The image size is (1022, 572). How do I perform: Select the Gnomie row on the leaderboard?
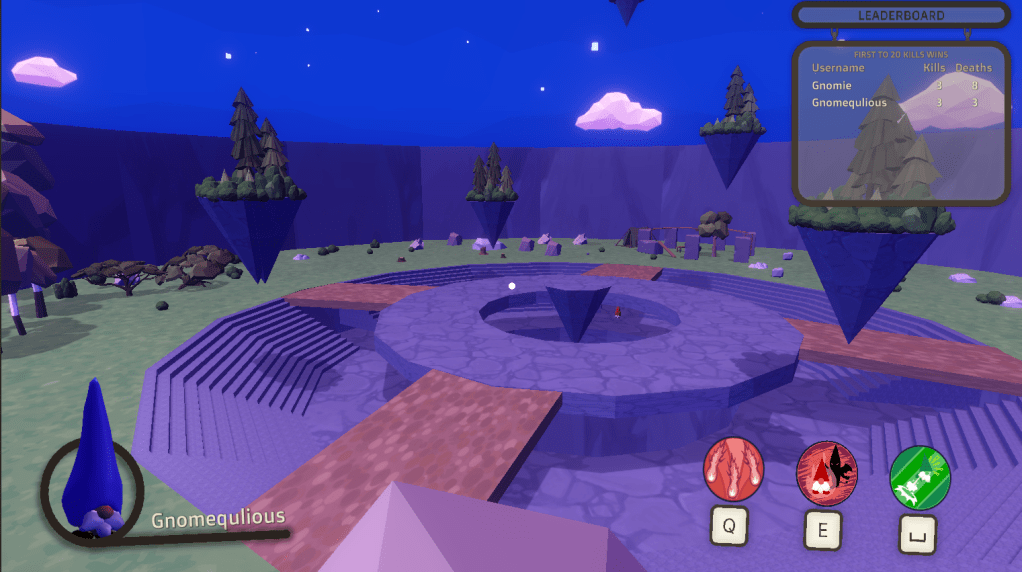900,86
